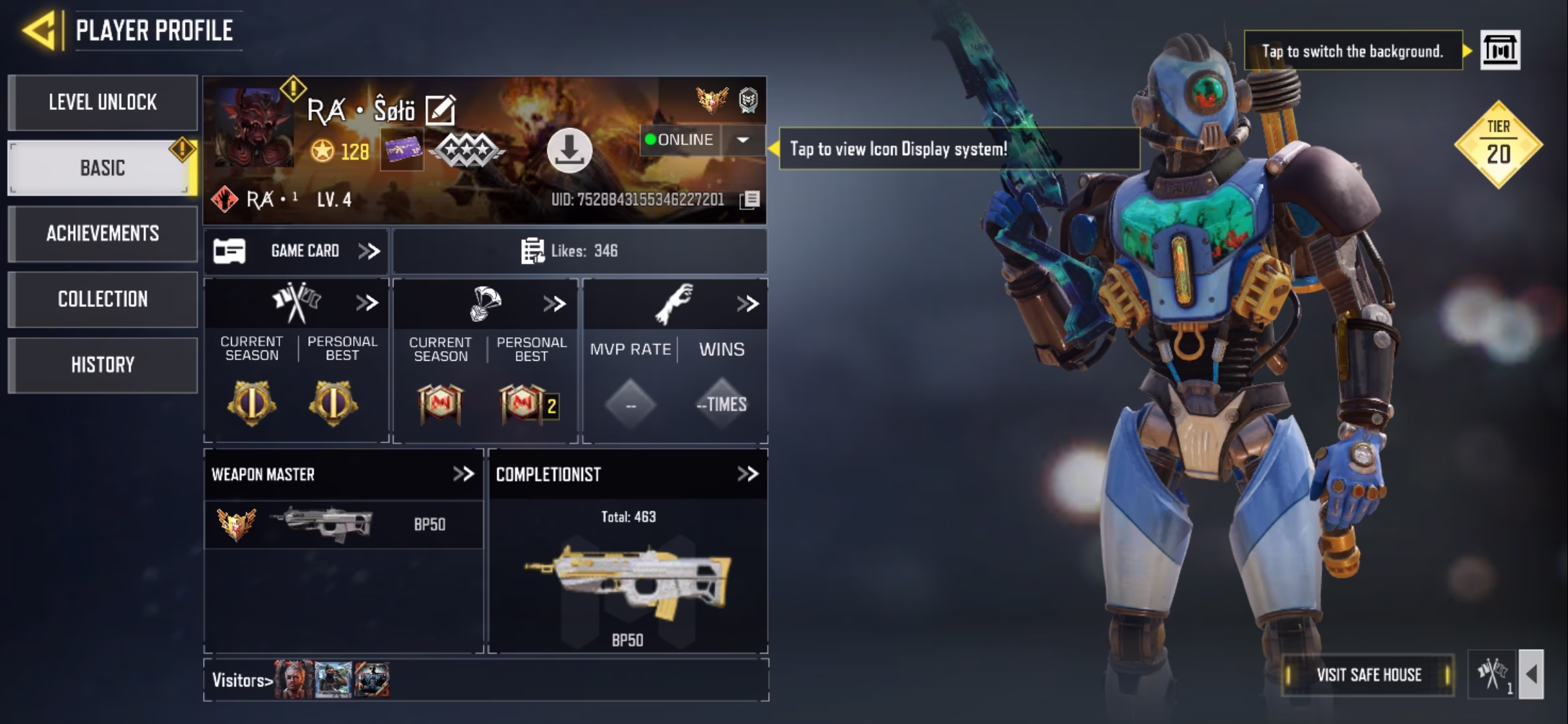Show the History tab
The width and height of the screenshot is (1568, 724).
tap(103, 365)
